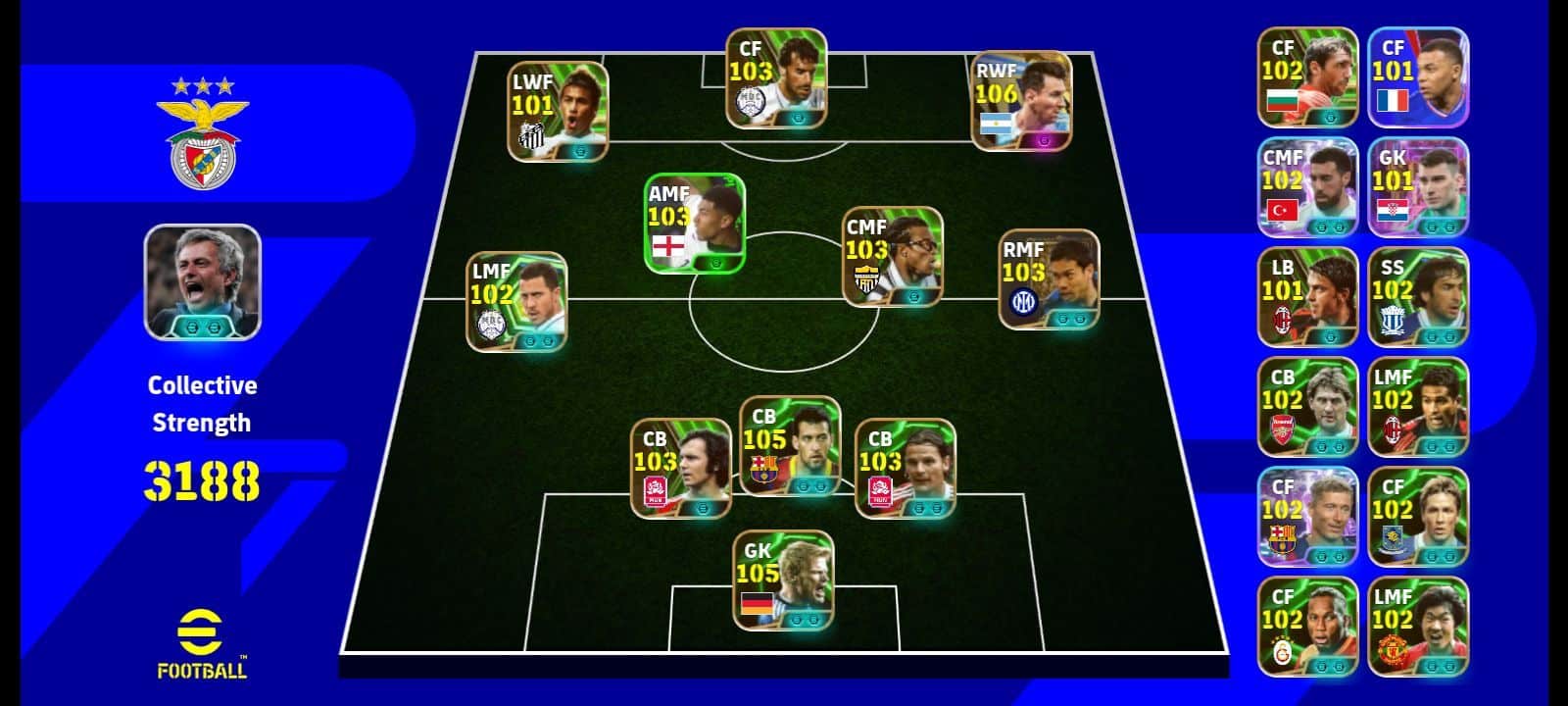
Task: Select the CMF 103 midfielder card
Action: click(893, 257)
